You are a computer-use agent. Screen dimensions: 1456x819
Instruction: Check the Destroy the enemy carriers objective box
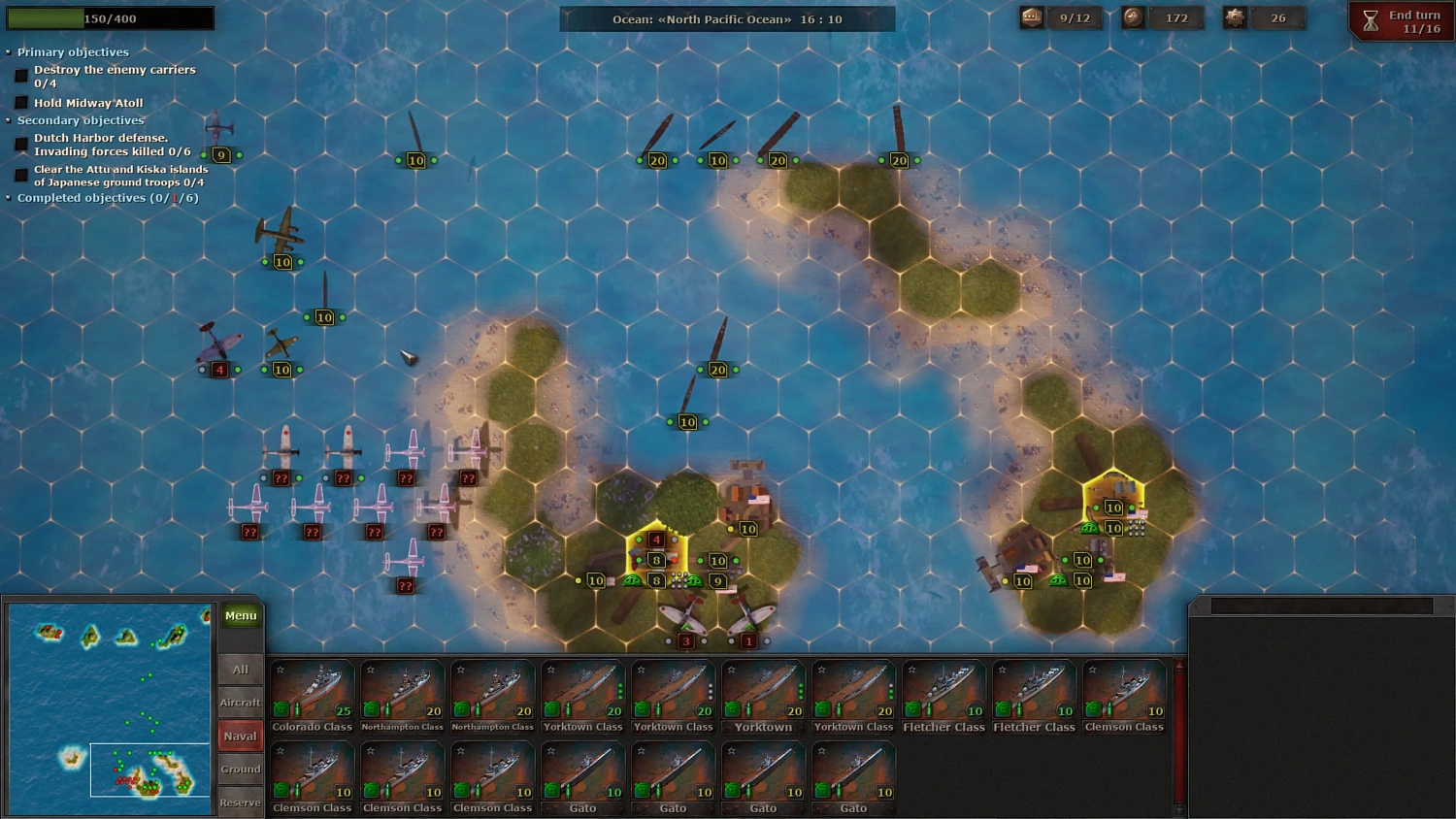tap(21, 75)
